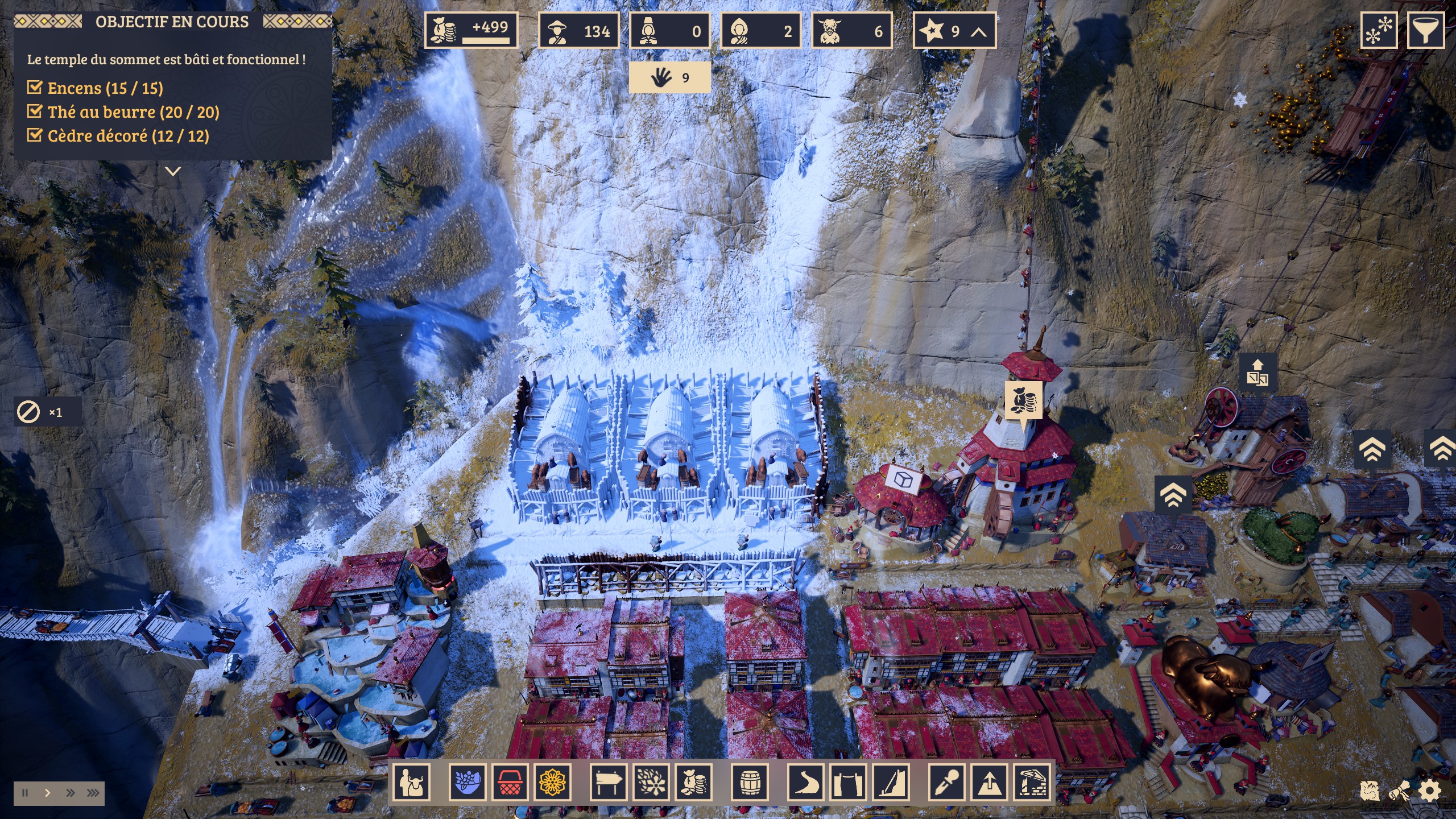Select the blue fruit bowl build category
1456x819 pixels.
pyautogui.click(x=467, y=783)
